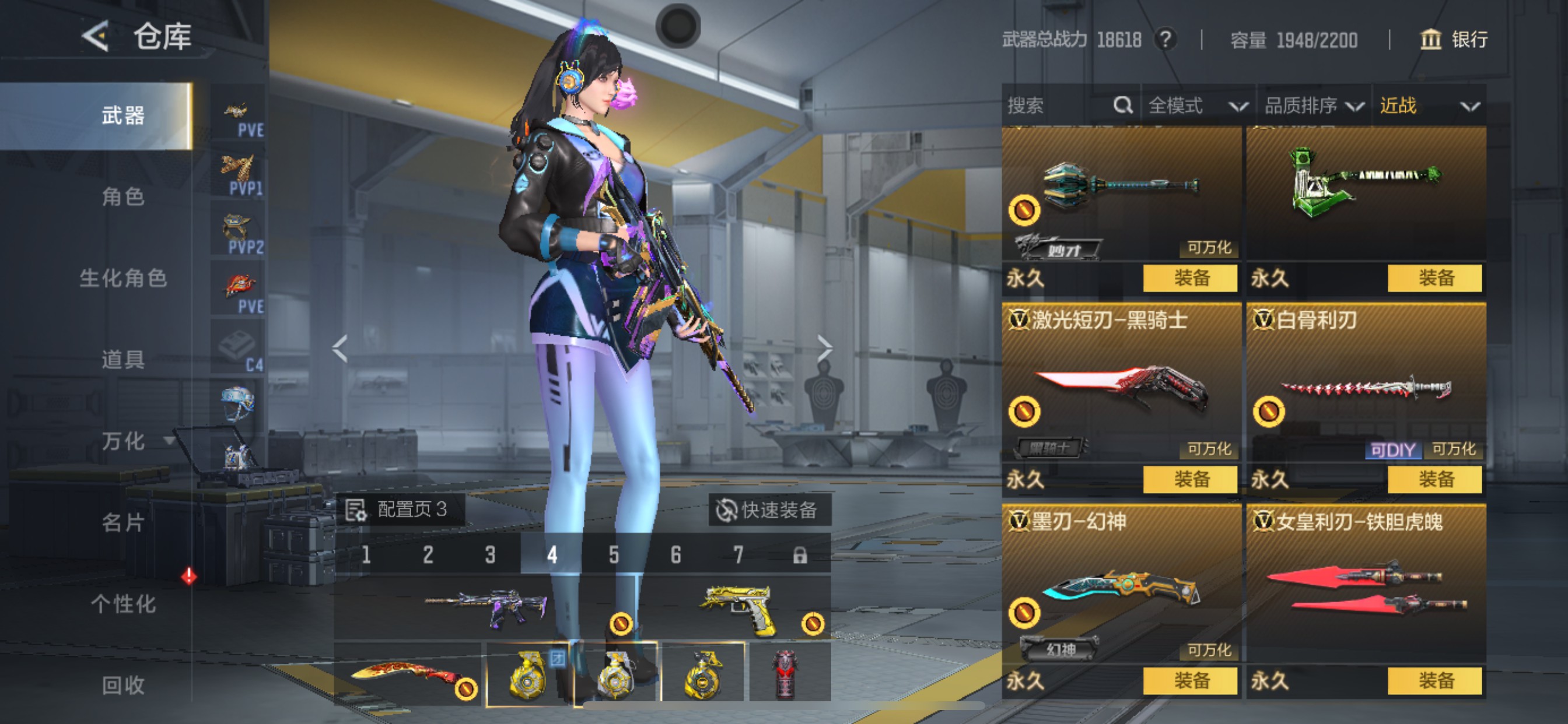Equip the 墨刃-幻神 knife
Viewport: 1568px width, 724px height.
point(1190,680)
